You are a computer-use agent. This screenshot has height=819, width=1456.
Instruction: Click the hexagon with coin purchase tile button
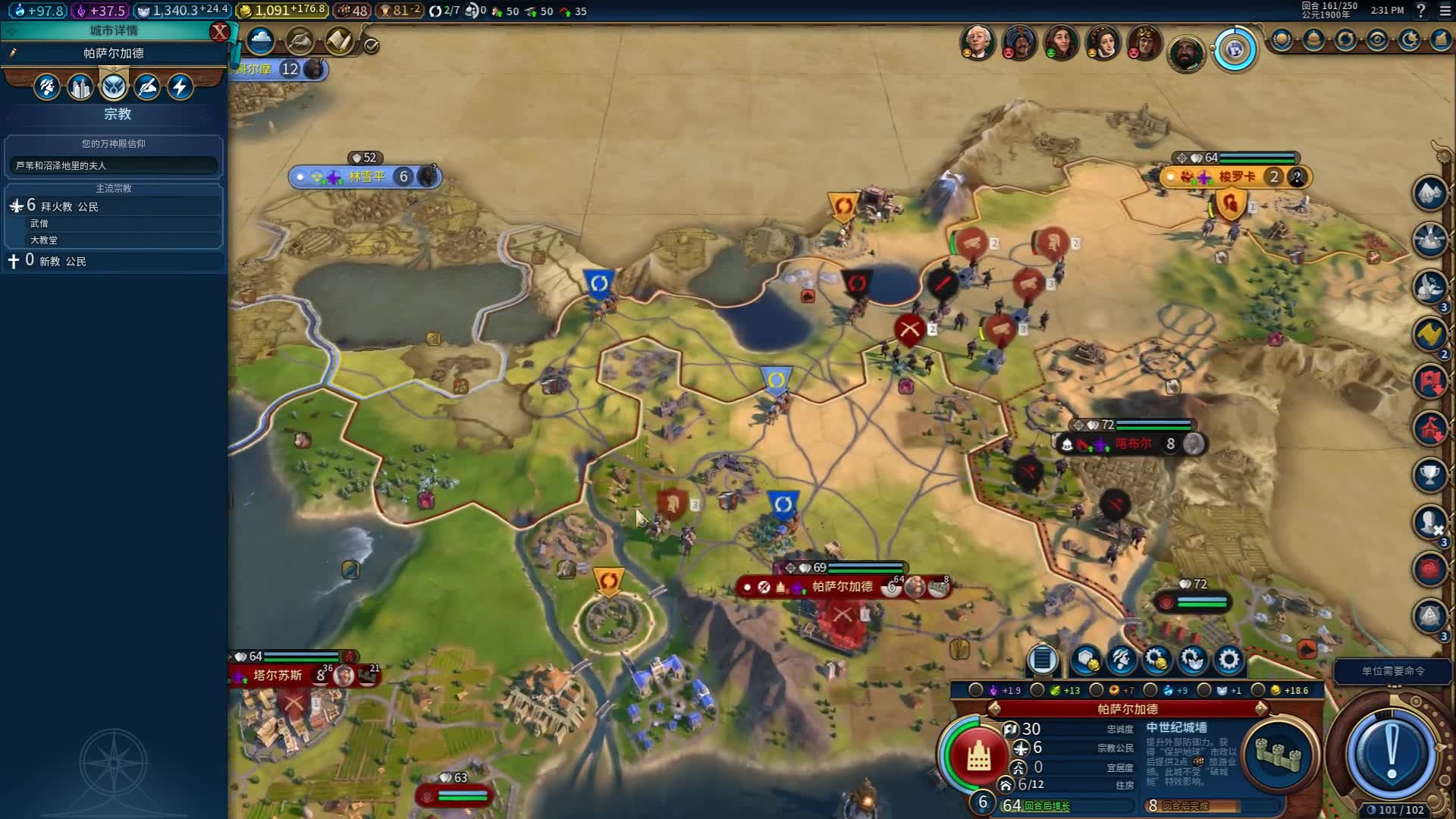click(1085, 661)
